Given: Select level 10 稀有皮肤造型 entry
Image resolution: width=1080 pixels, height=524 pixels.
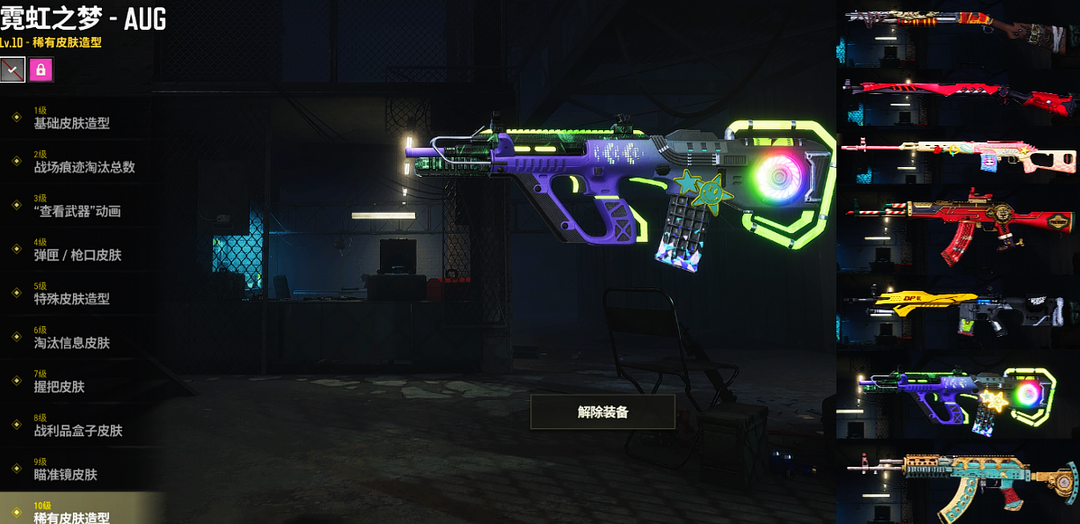Looking at the screenshot, I should click(x=72, y=514).
